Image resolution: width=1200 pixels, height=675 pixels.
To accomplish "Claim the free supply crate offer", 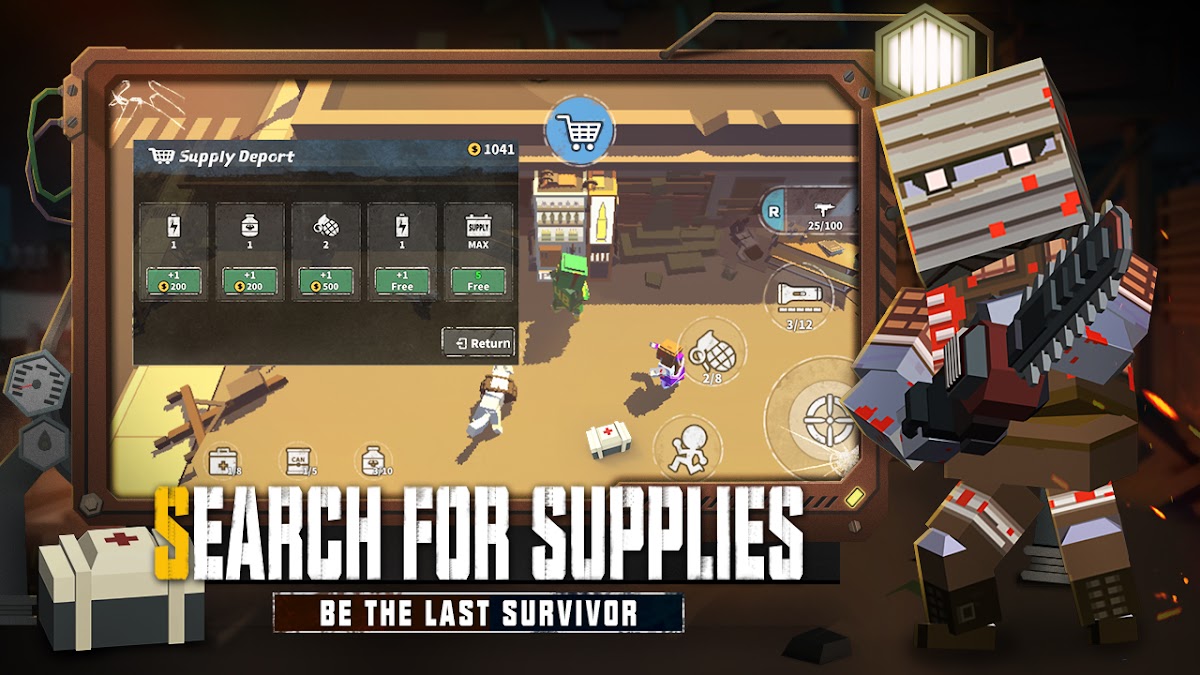I will 478,281.
